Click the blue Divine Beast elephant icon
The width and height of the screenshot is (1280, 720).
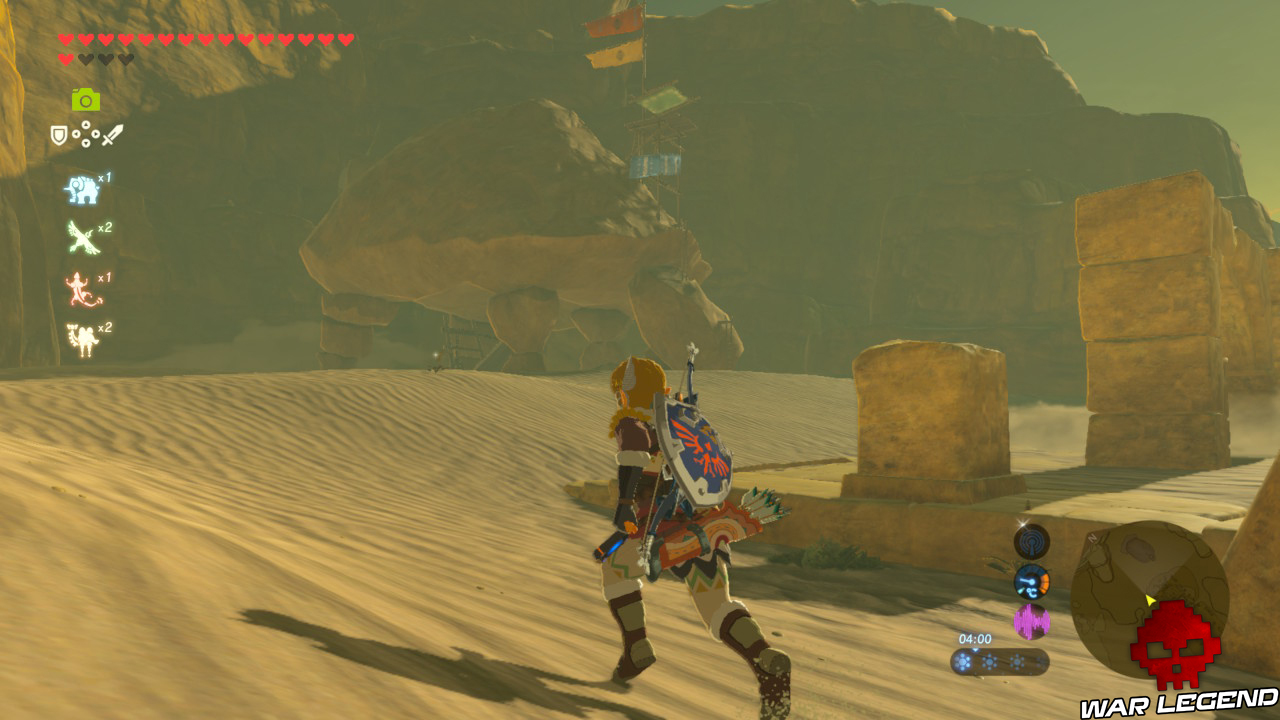tap(82, 190)
